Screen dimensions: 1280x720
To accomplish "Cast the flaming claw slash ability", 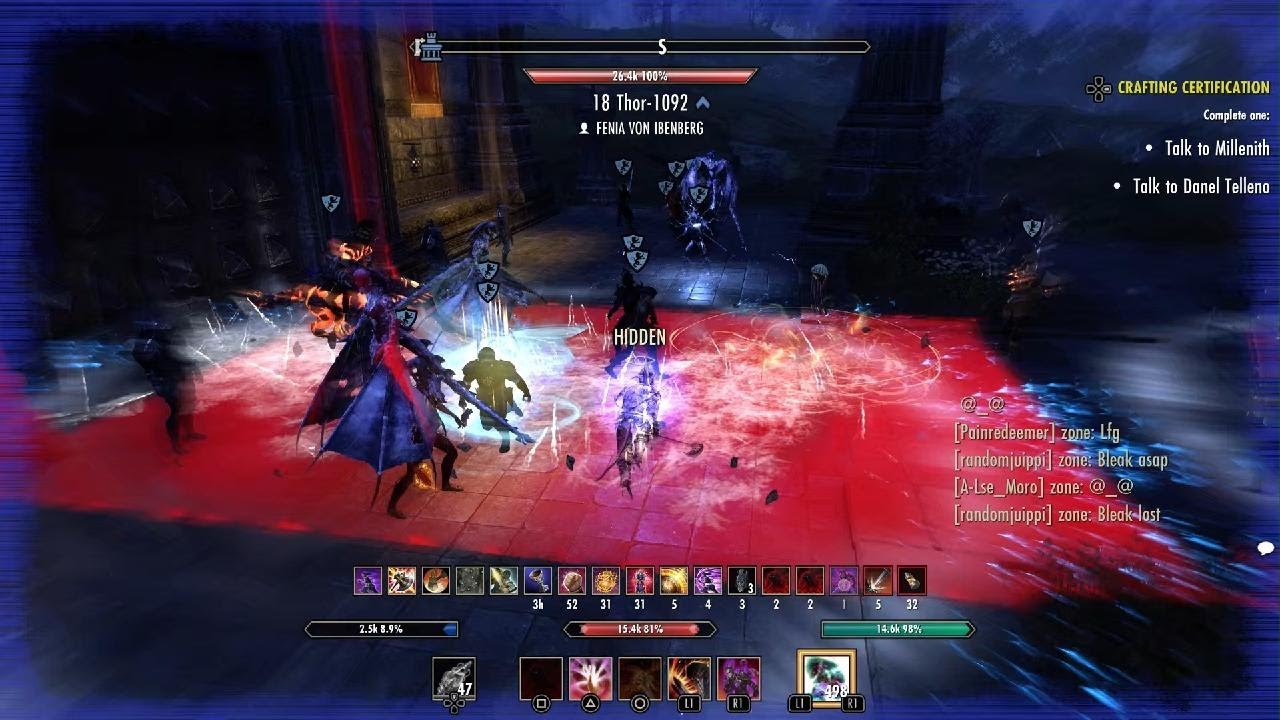I will coord(689,678).
